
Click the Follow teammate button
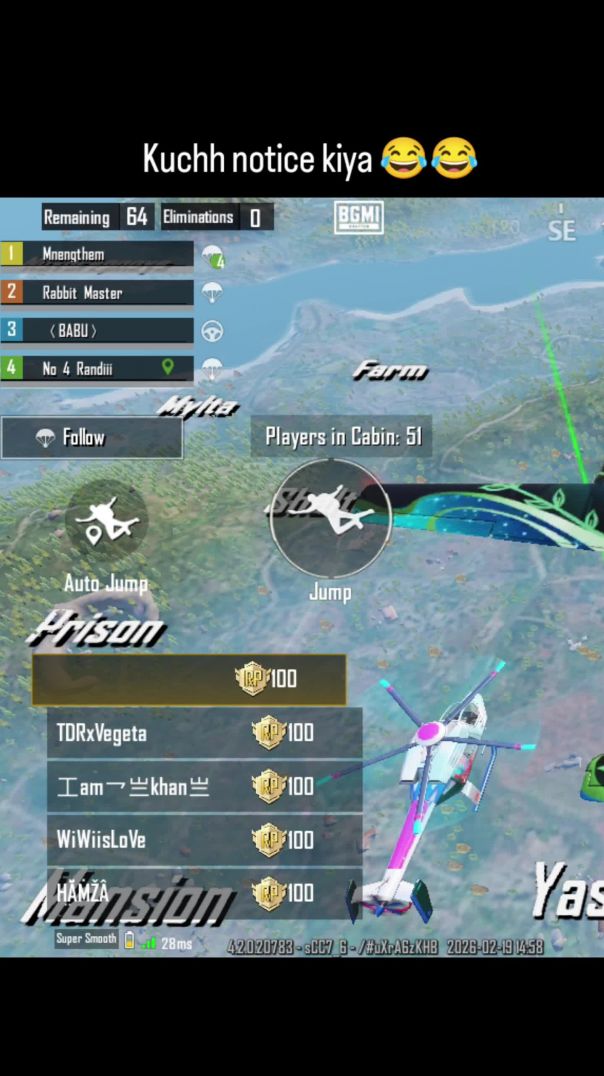point(92,438)
